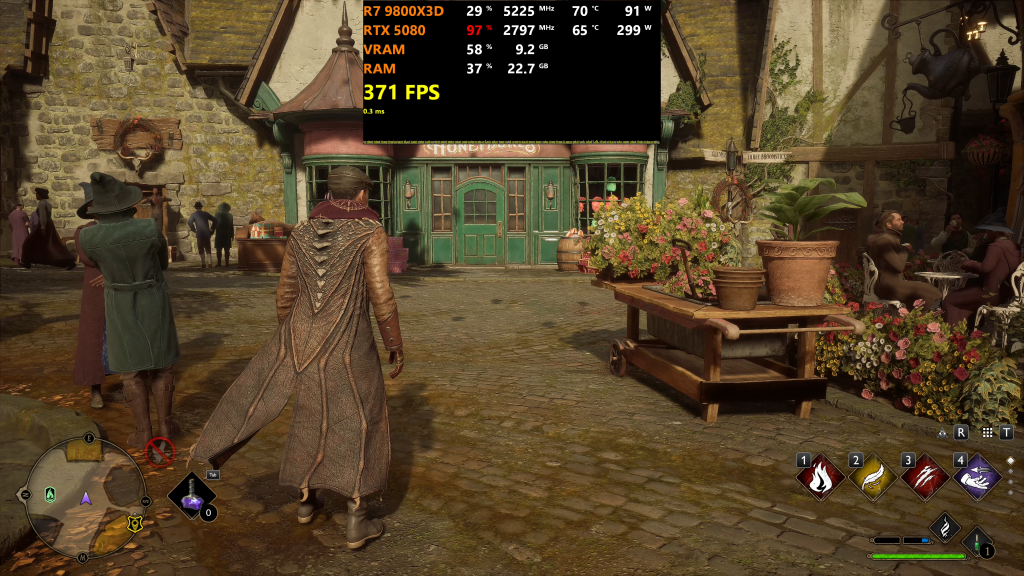Open the circular minimap
This screenshot has width=1024, height=576.
(87, 497)
